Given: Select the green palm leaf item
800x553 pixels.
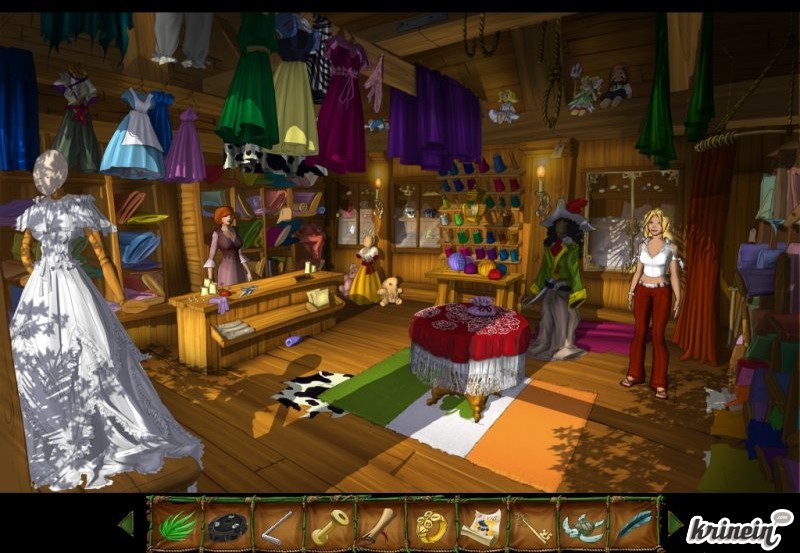Looking at the screenshot, I should coord(176,524).
